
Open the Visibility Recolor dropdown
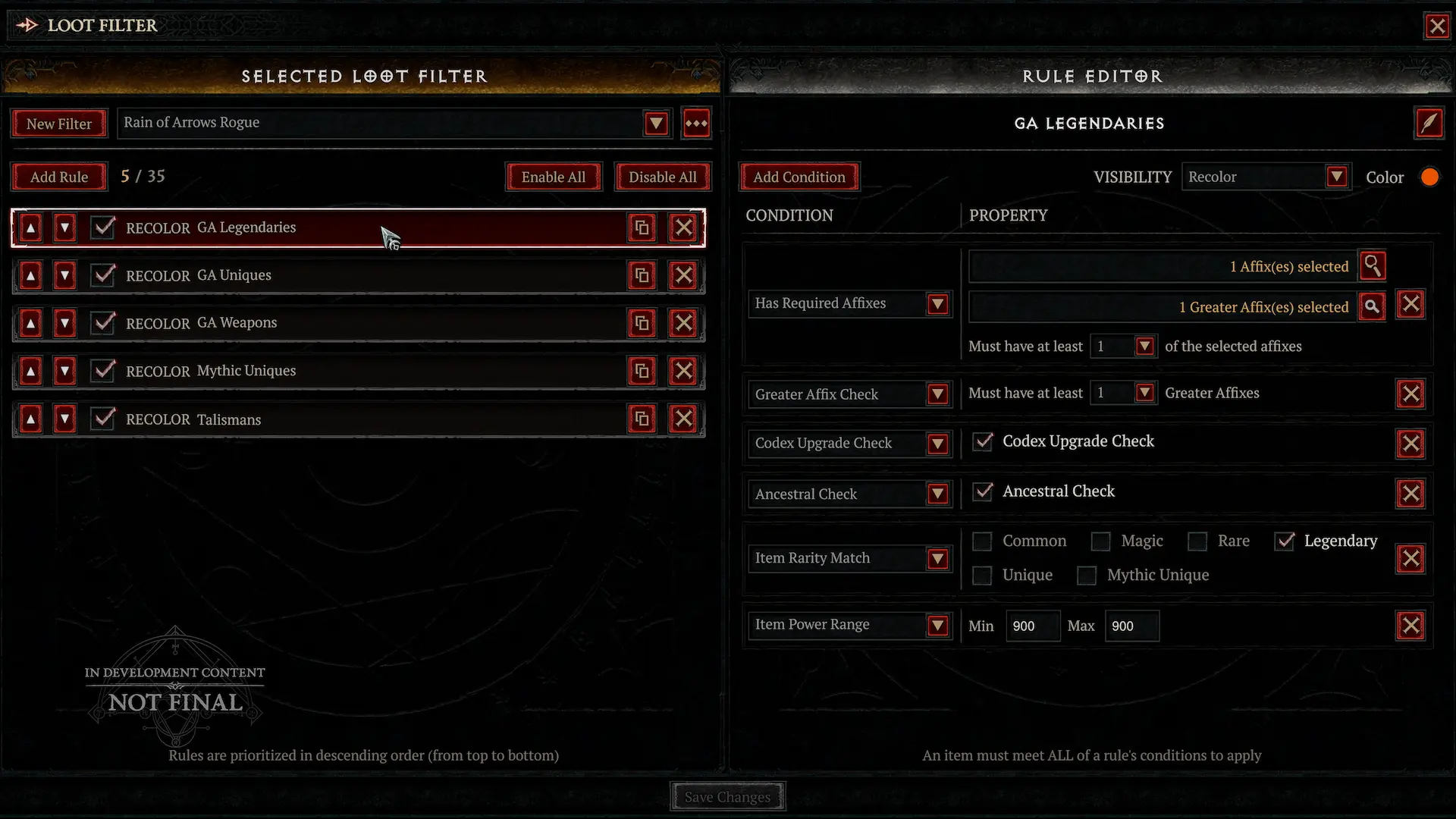click(1337, 176)
